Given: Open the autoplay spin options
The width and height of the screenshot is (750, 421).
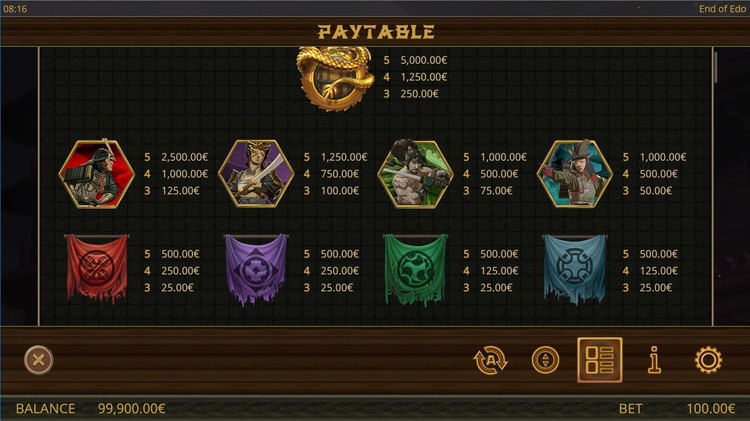Looking at the screenshot, I should (x=491, y=360).
